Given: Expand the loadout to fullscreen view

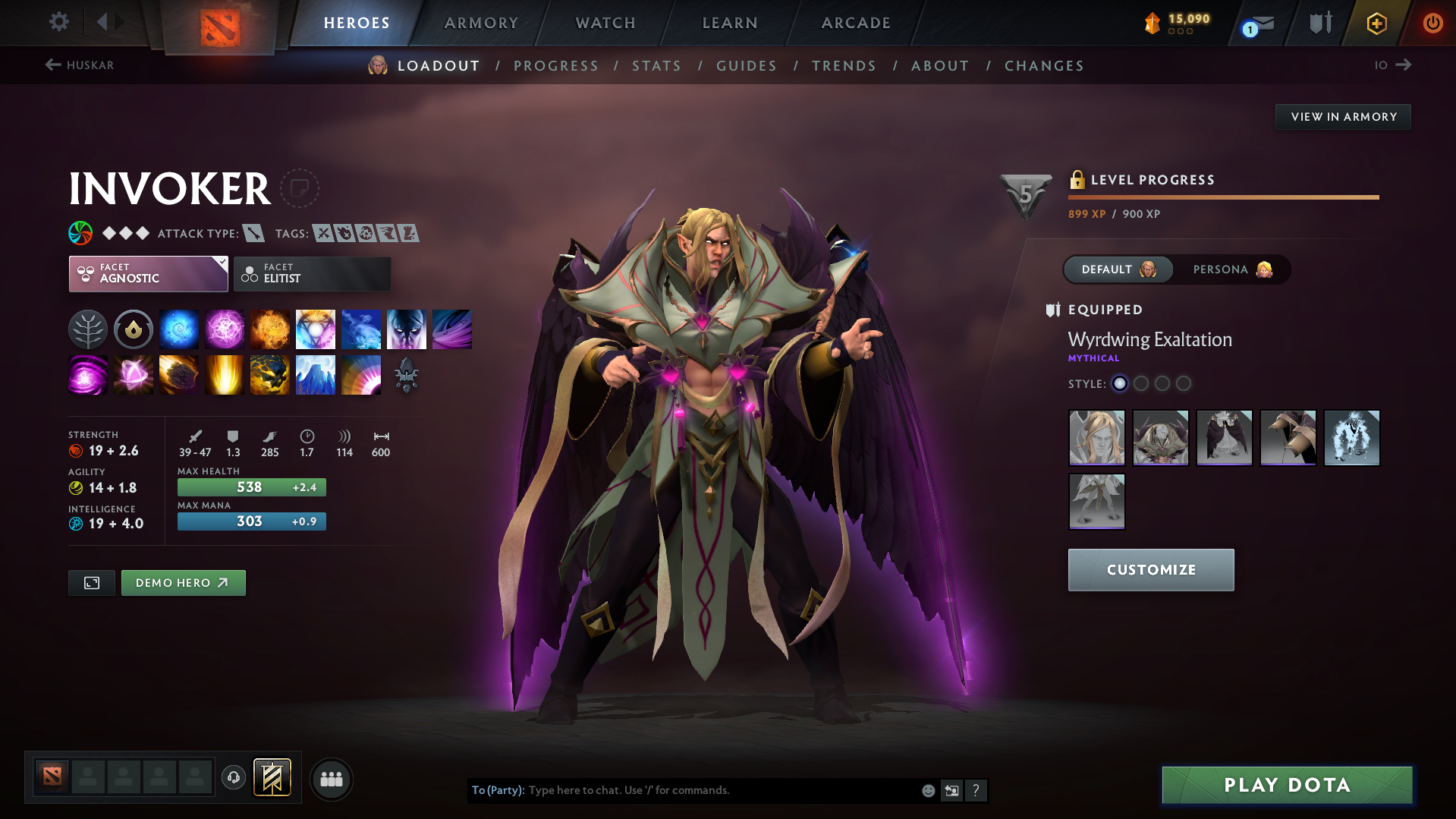Looking at the screenshot, I should 91,582.
